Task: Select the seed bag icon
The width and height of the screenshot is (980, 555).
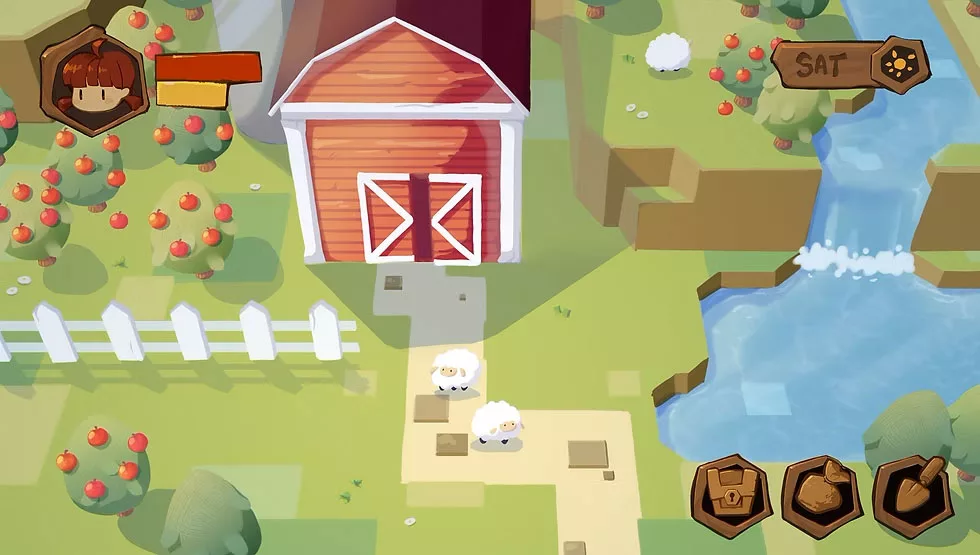Action: click(821, 496)
